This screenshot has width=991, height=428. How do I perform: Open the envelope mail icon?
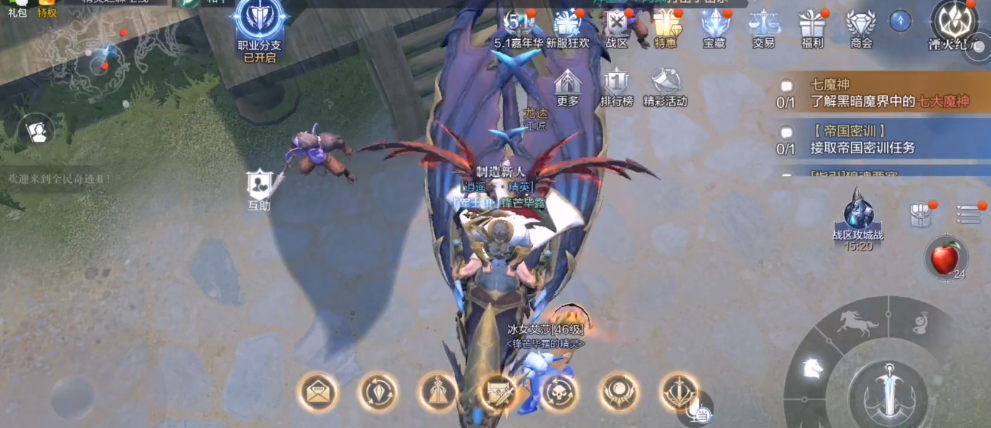317,393
